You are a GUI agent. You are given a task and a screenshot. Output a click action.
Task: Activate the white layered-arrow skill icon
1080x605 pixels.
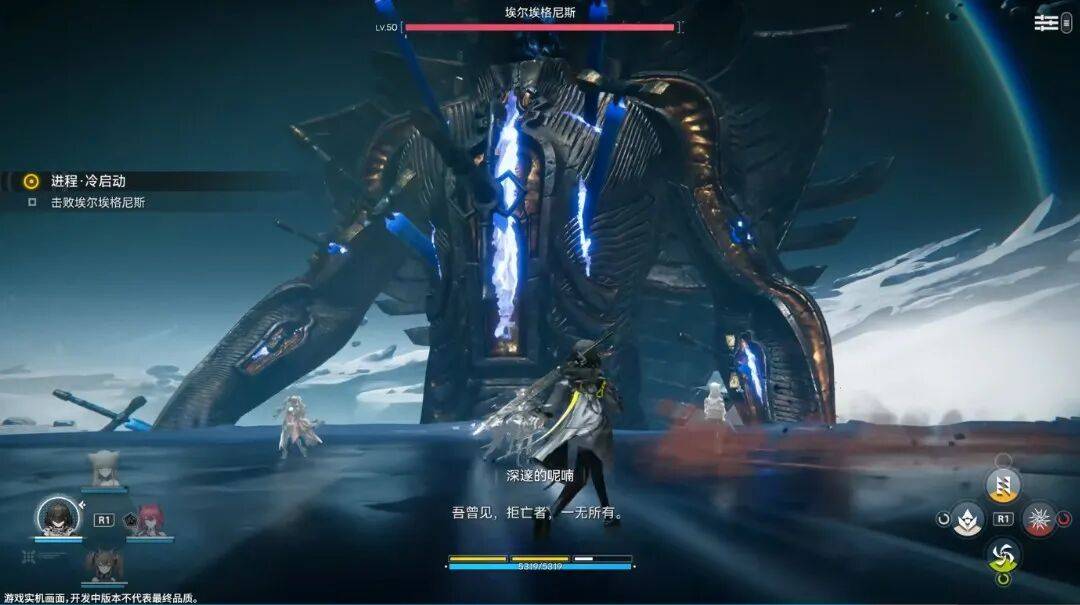[x=967, y=519]
